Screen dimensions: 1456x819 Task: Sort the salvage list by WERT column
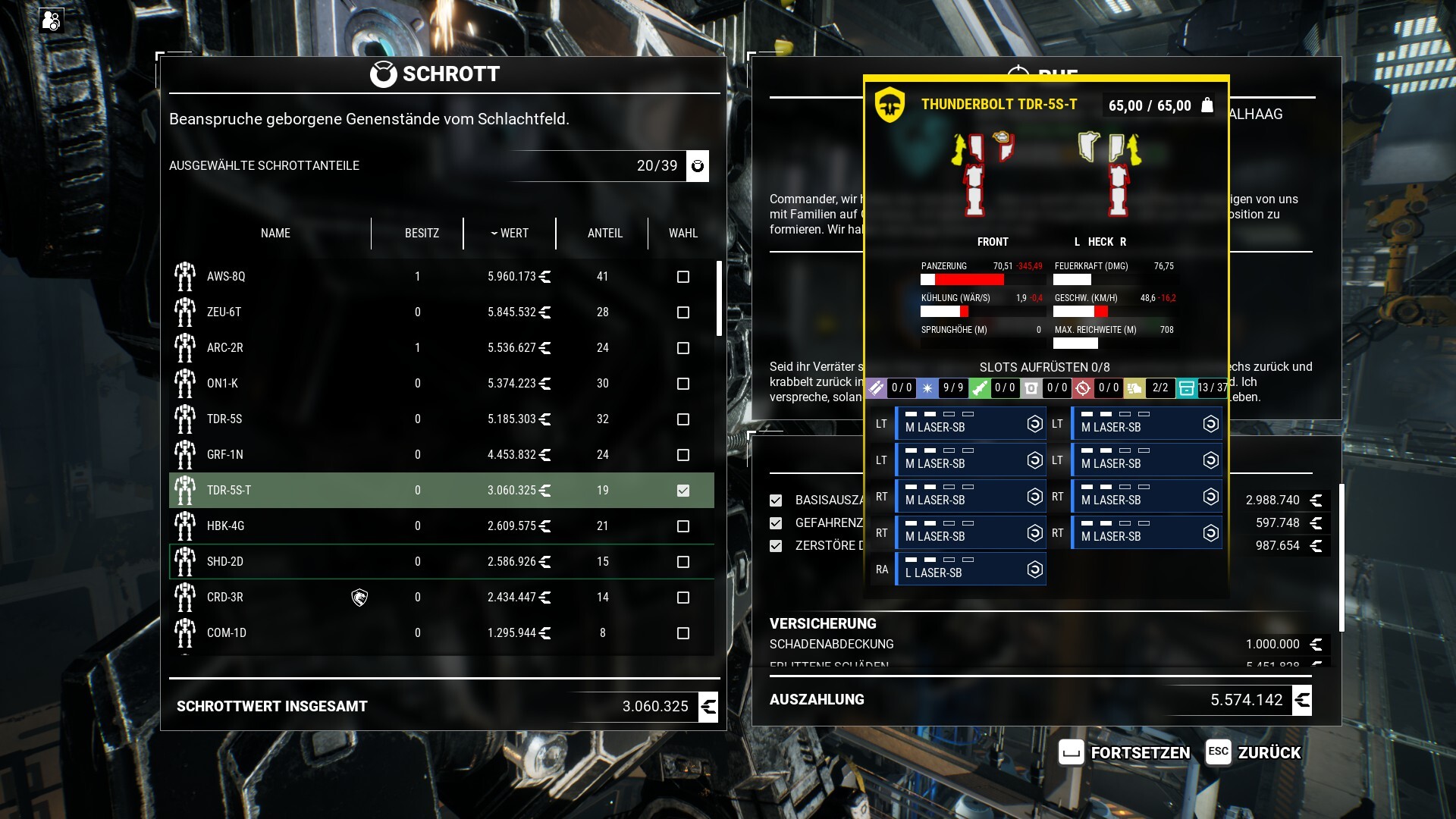point(510,234)
